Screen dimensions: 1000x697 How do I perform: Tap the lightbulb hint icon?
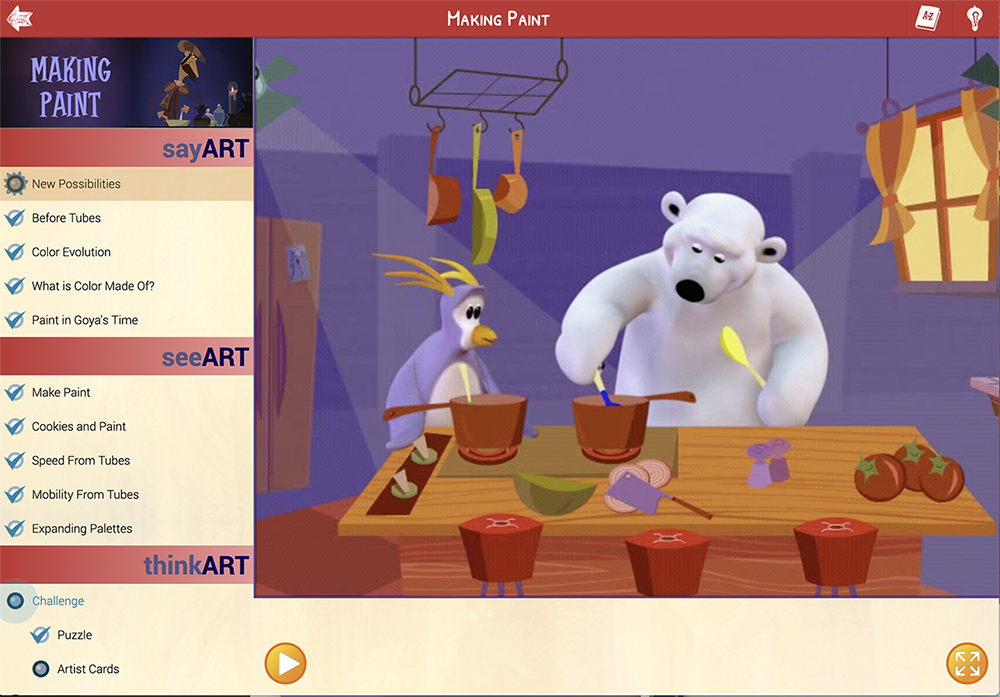(x=974, y=18)
